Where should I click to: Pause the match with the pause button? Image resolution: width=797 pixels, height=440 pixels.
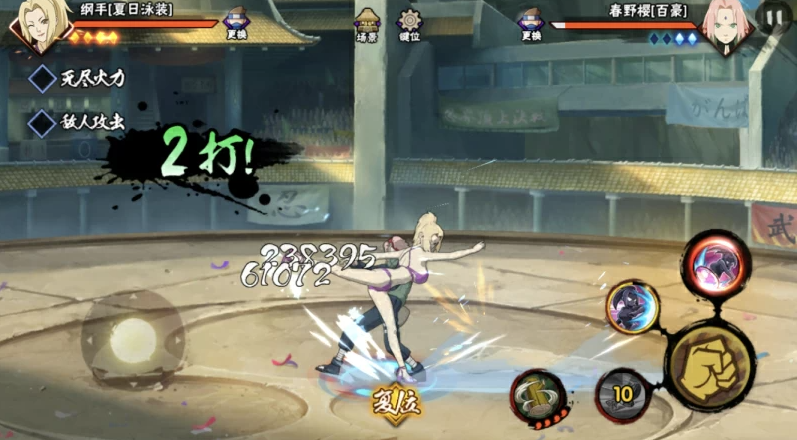click(773, 16)
